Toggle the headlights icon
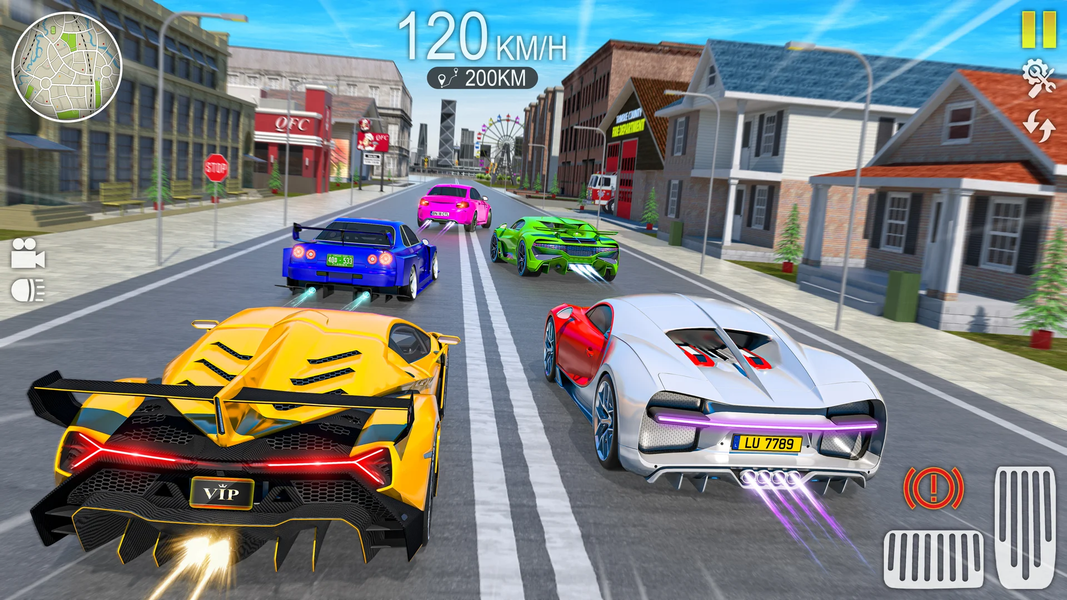Screen dimensions: 1067x600 [28, 290]
